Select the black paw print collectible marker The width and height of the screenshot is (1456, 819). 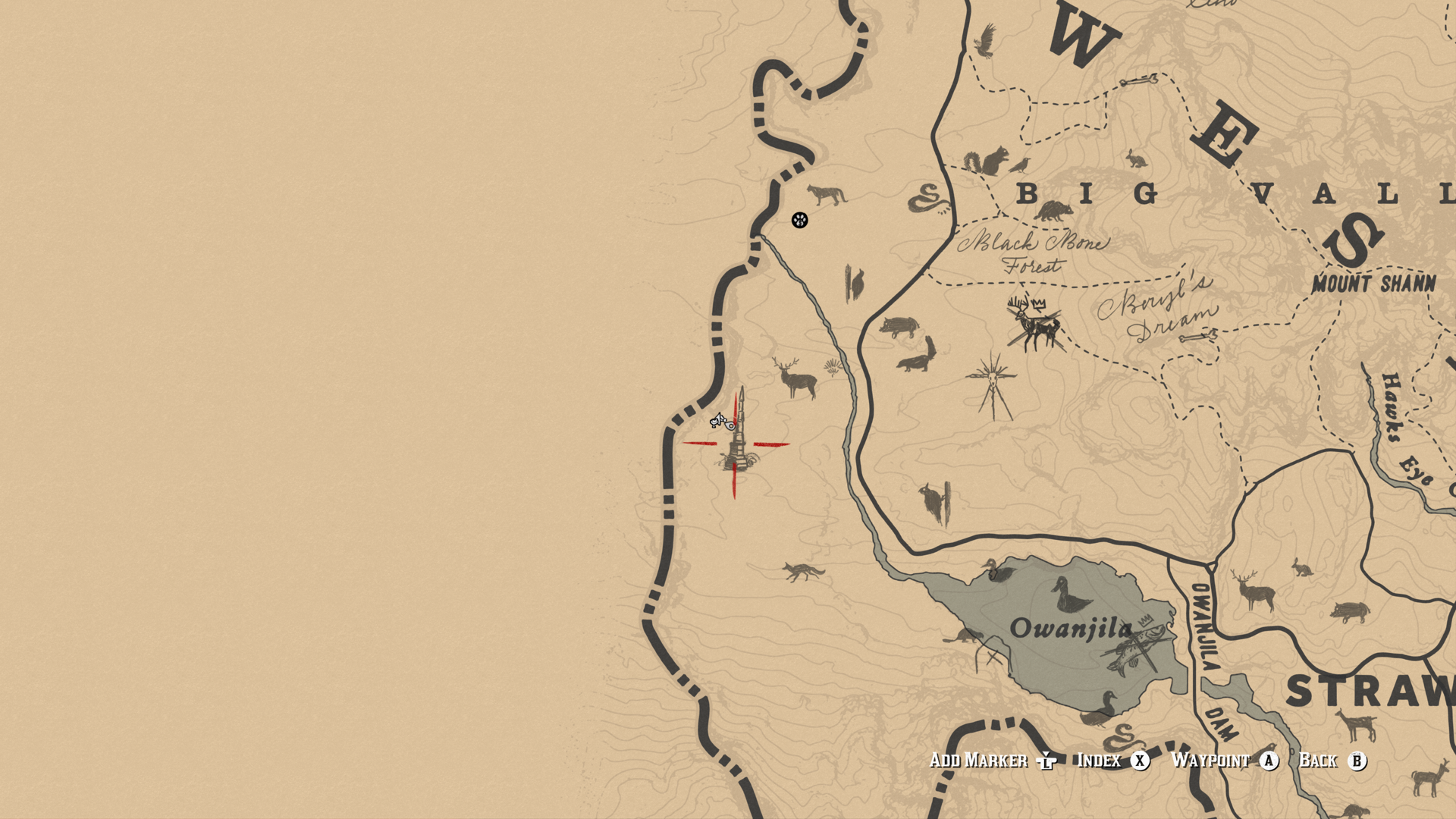coord(799,220)
